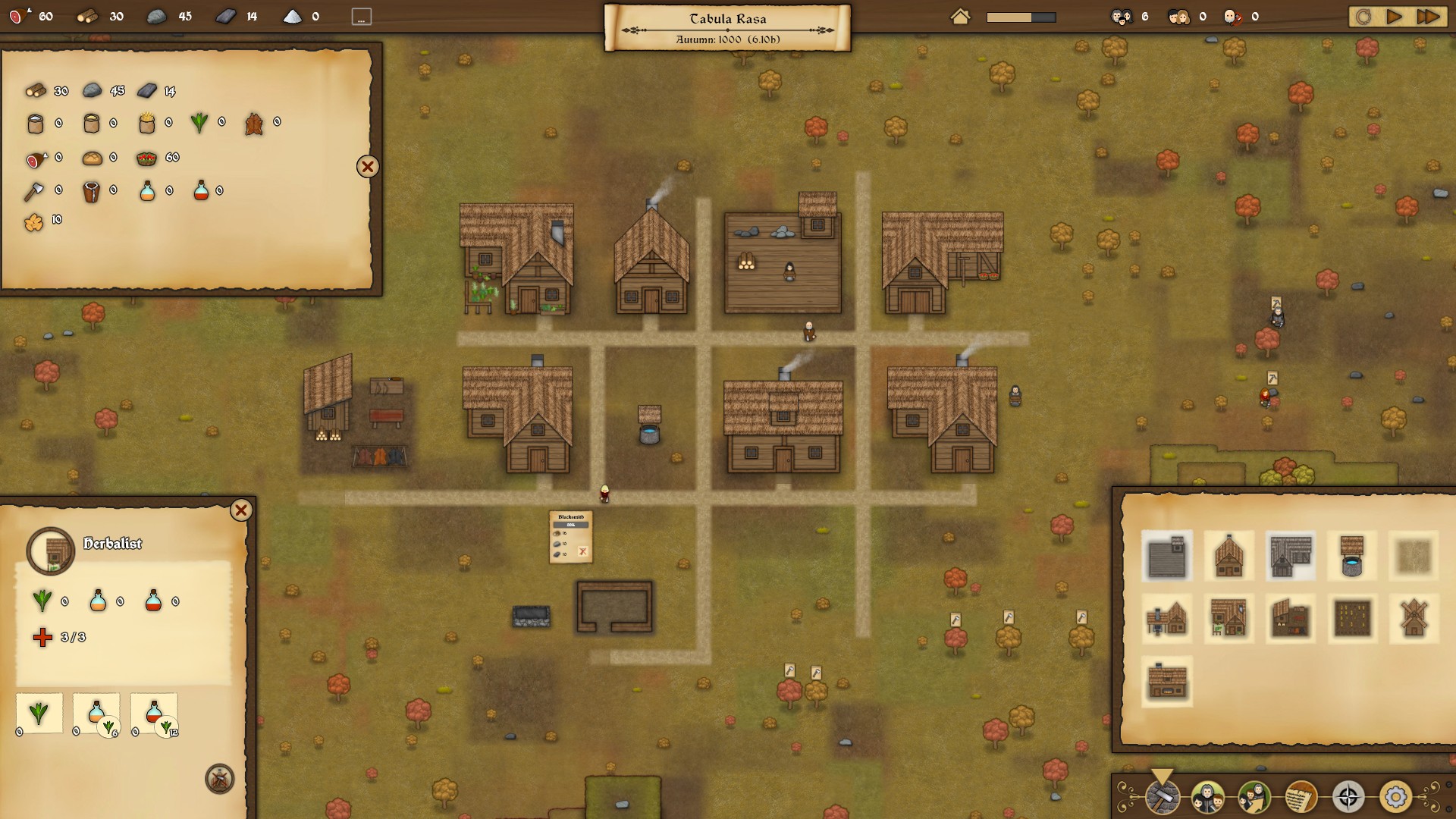Select the herb gathering production slot
Viewport: 1456px width, 819px height.
39,713
